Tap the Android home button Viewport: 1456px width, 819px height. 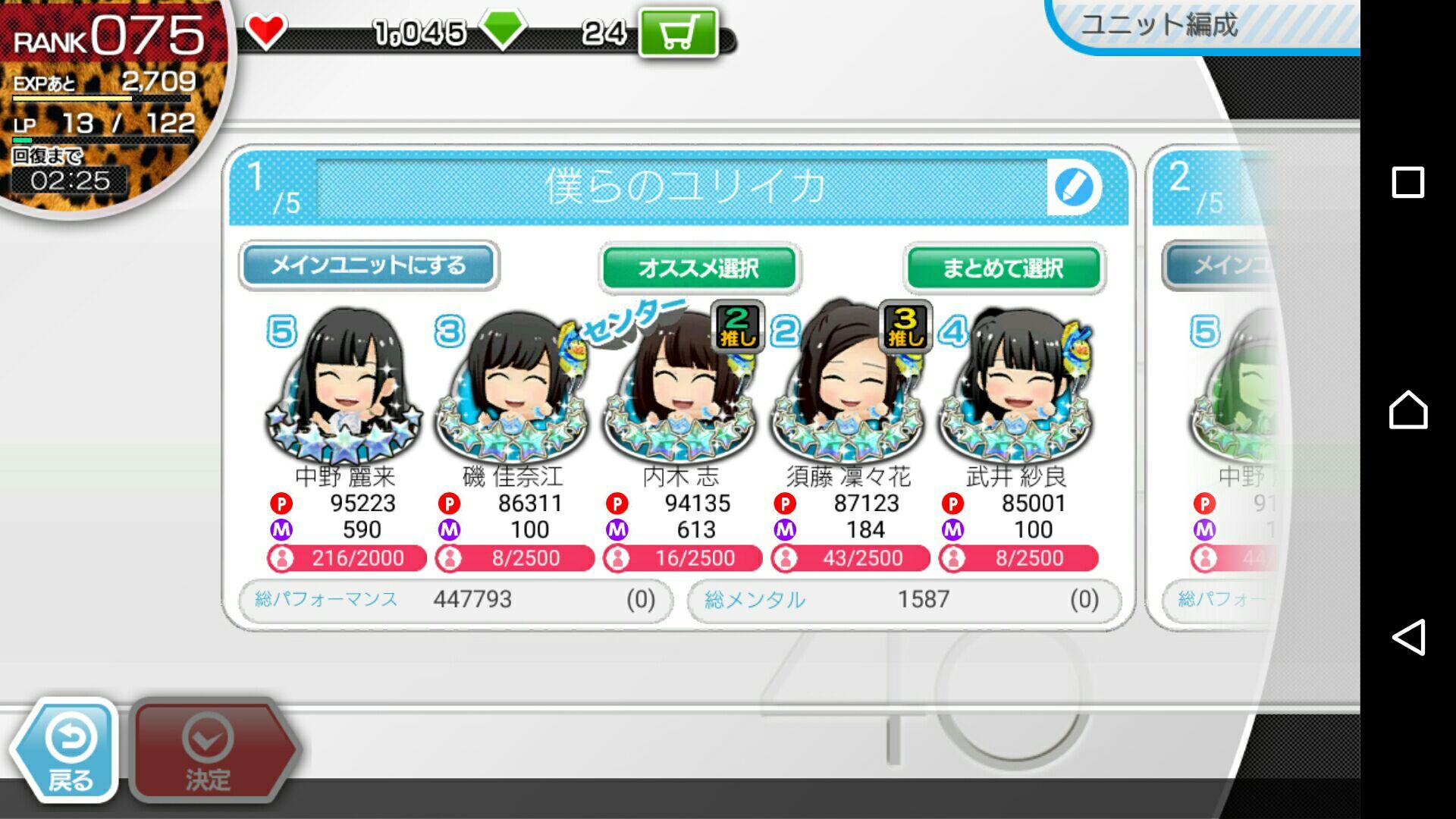(1408, 409)
